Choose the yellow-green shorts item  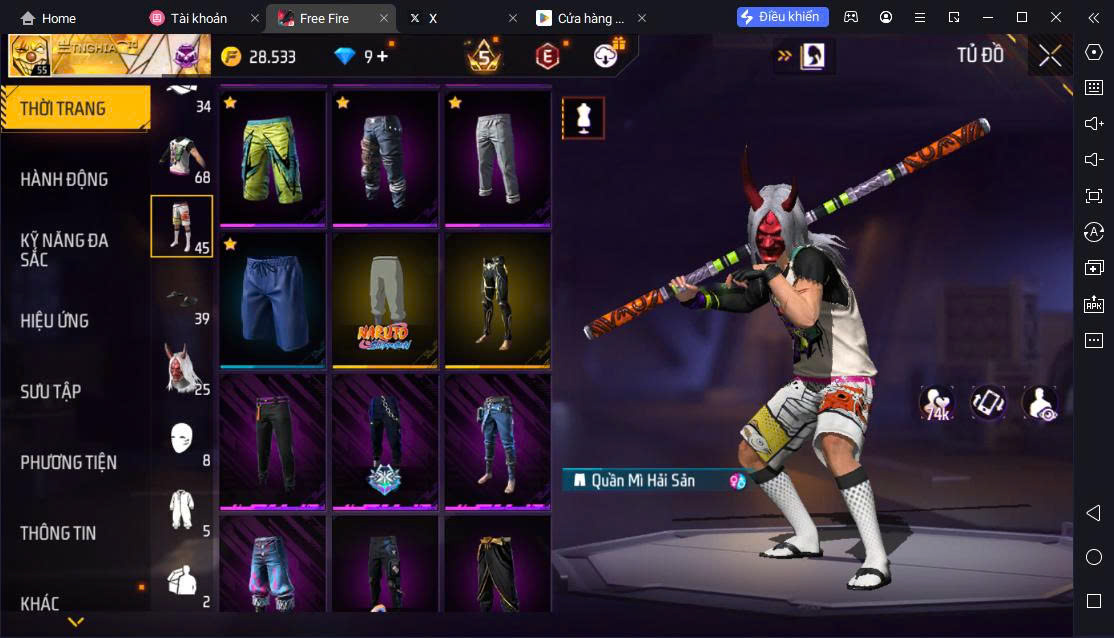pyautogui.click(x=273, y=157)
